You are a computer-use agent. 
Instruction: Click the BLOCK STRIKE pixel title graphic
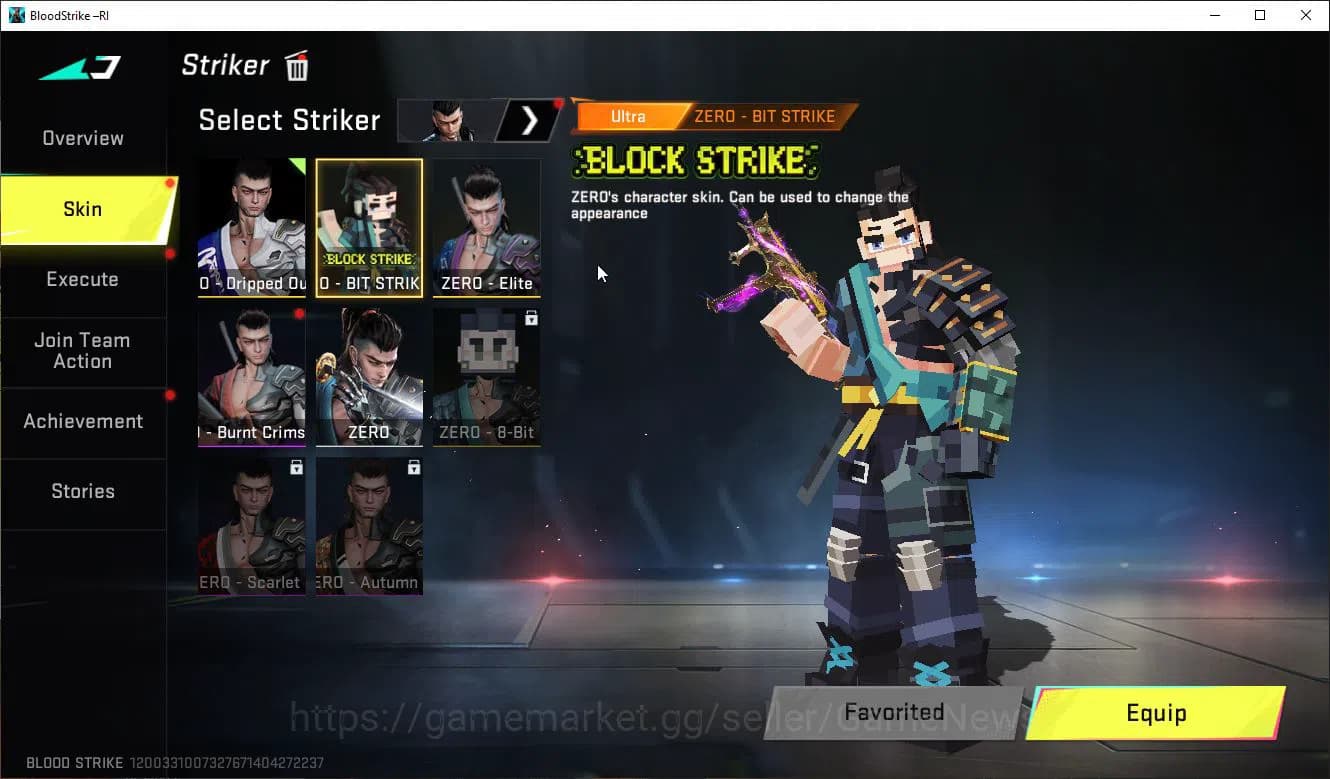(x=694, y=161)
